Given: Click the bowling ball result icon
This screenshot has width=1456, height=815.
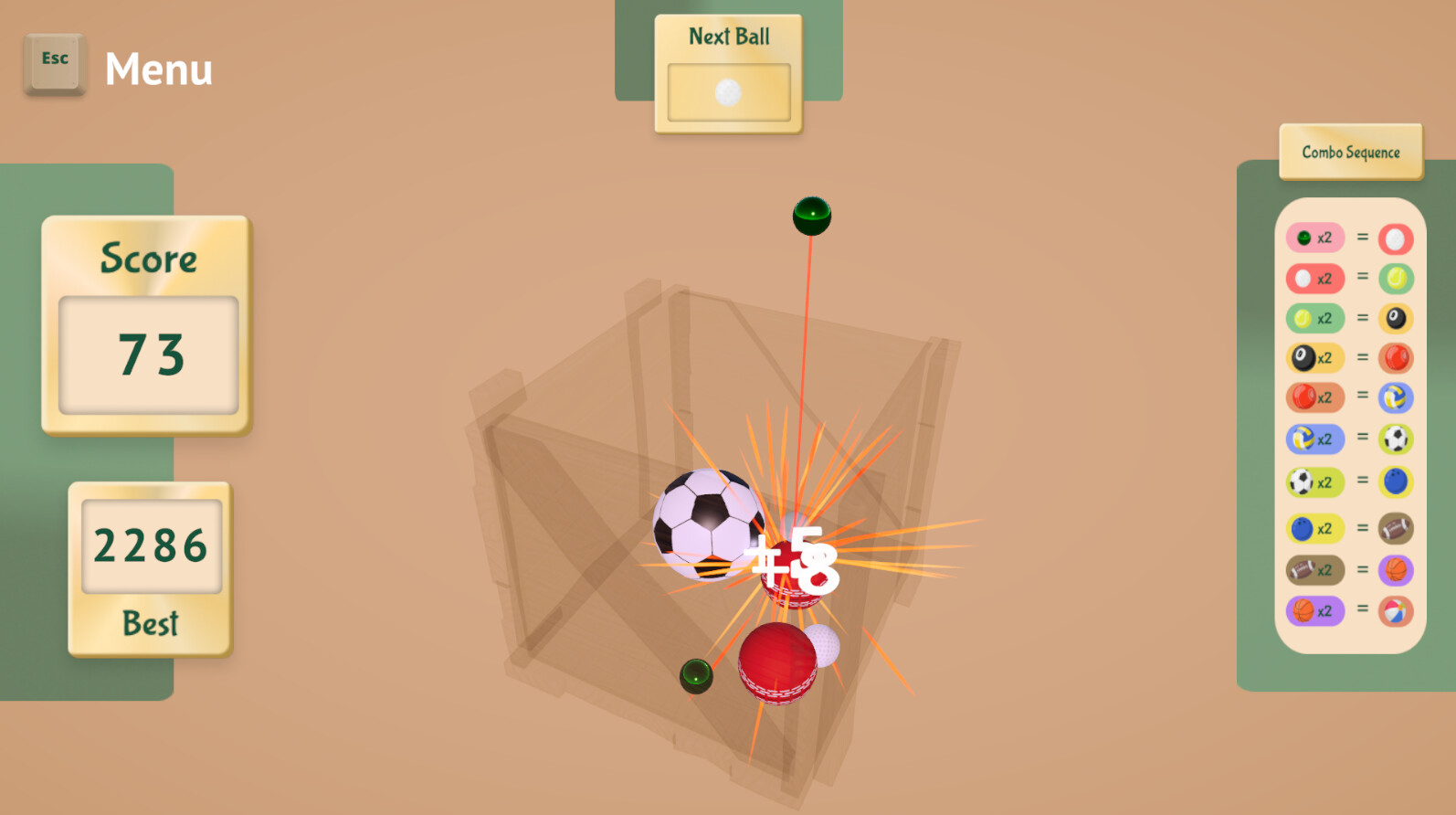Looking at the screenshot, I should click(1397, 481).
